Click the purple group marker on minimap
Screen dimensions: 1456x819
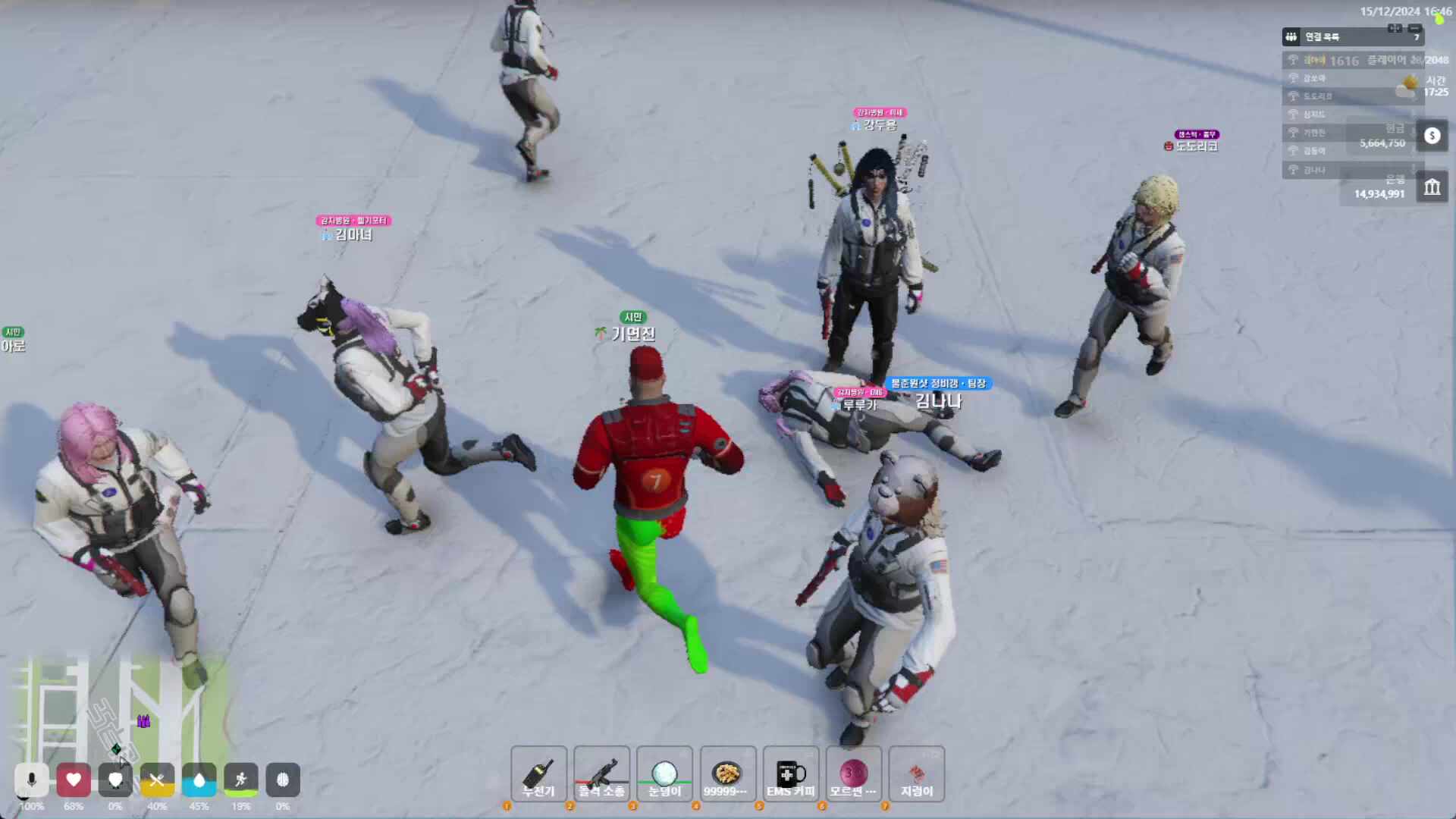click(143, 721)
